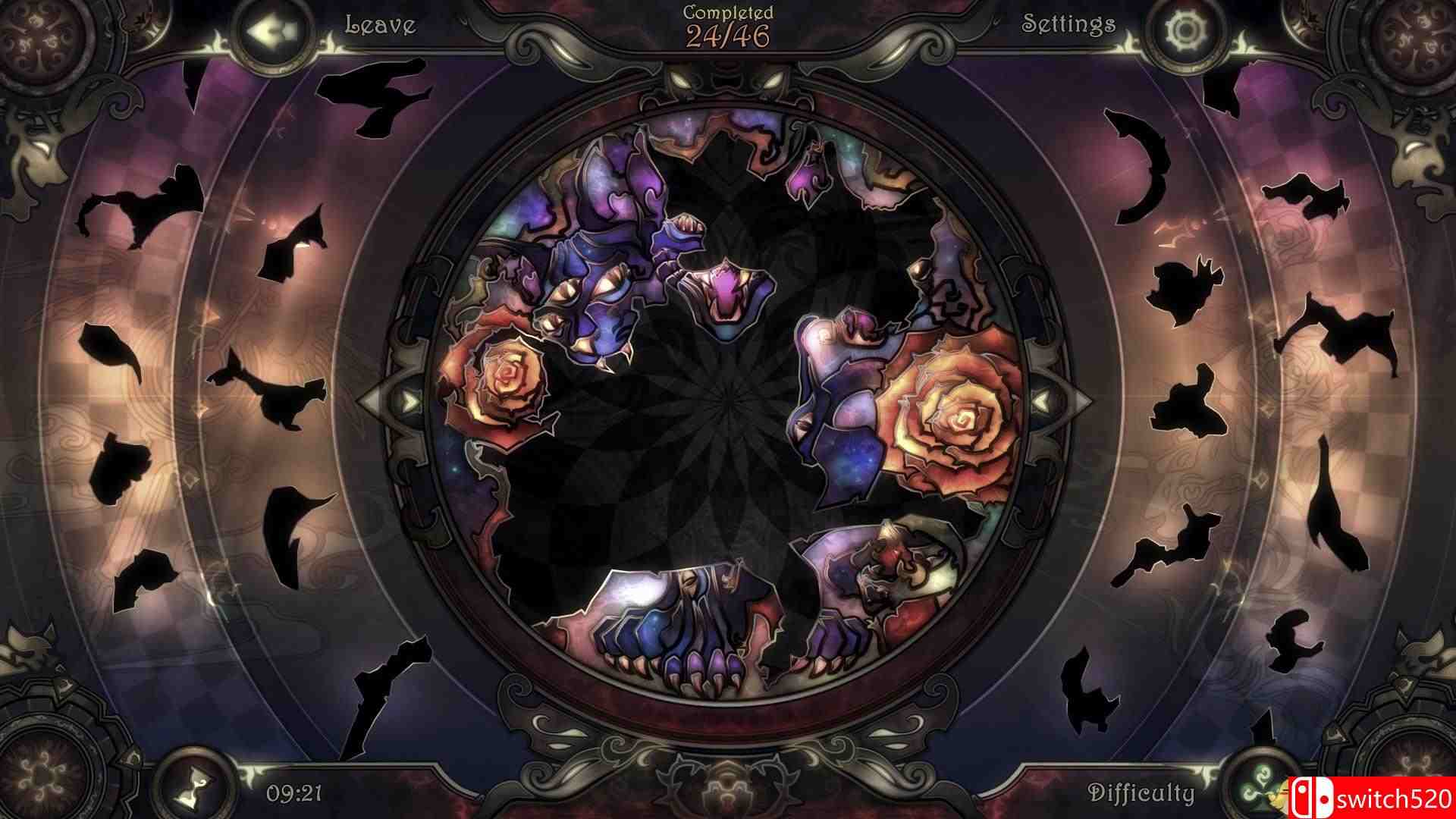1456x819 pixels.
Task: Click the 09:21 elapsed time display
Action: 296,792
